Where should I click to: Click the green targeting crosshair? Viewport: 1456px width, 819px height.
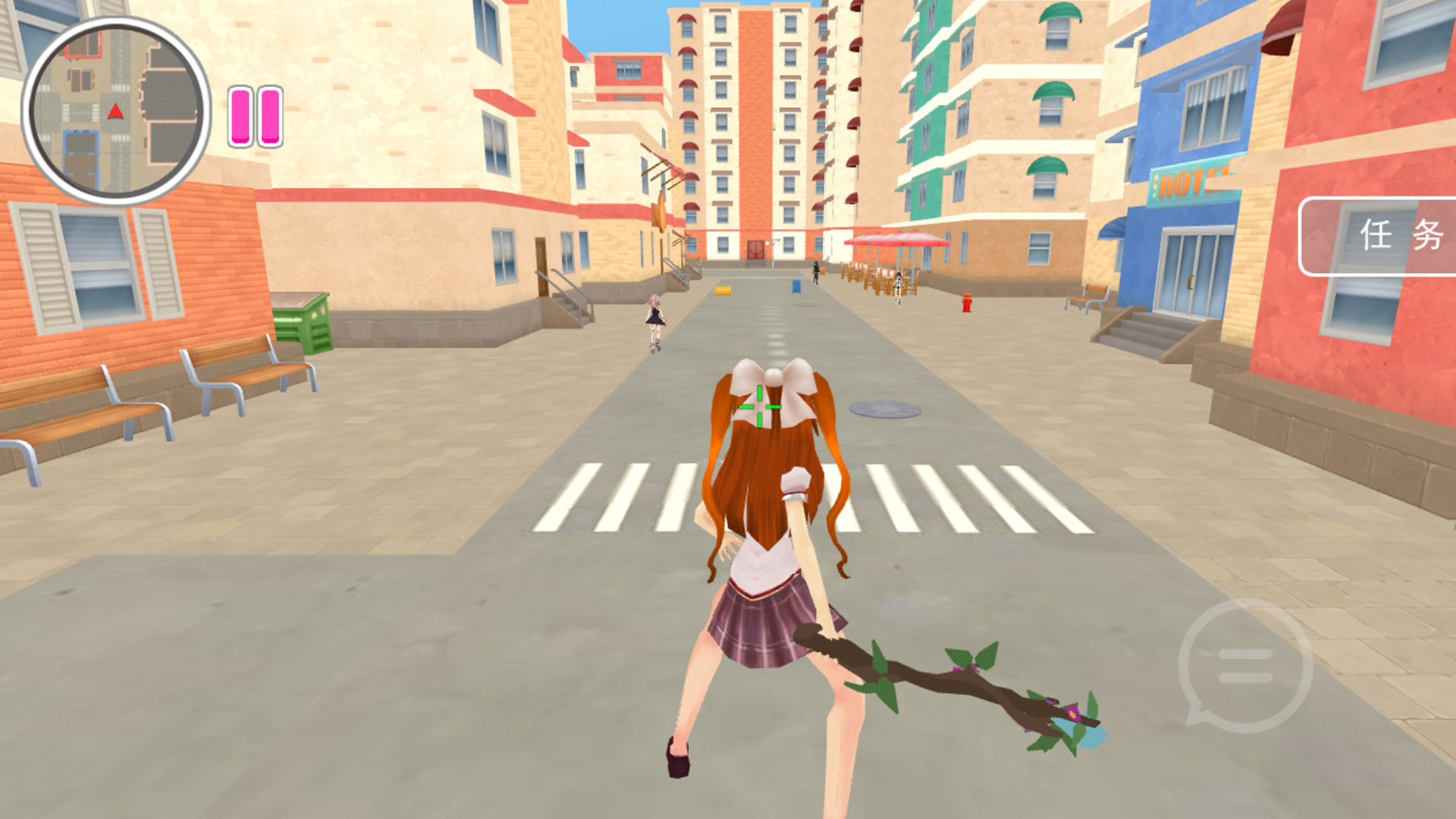[761, 406]
